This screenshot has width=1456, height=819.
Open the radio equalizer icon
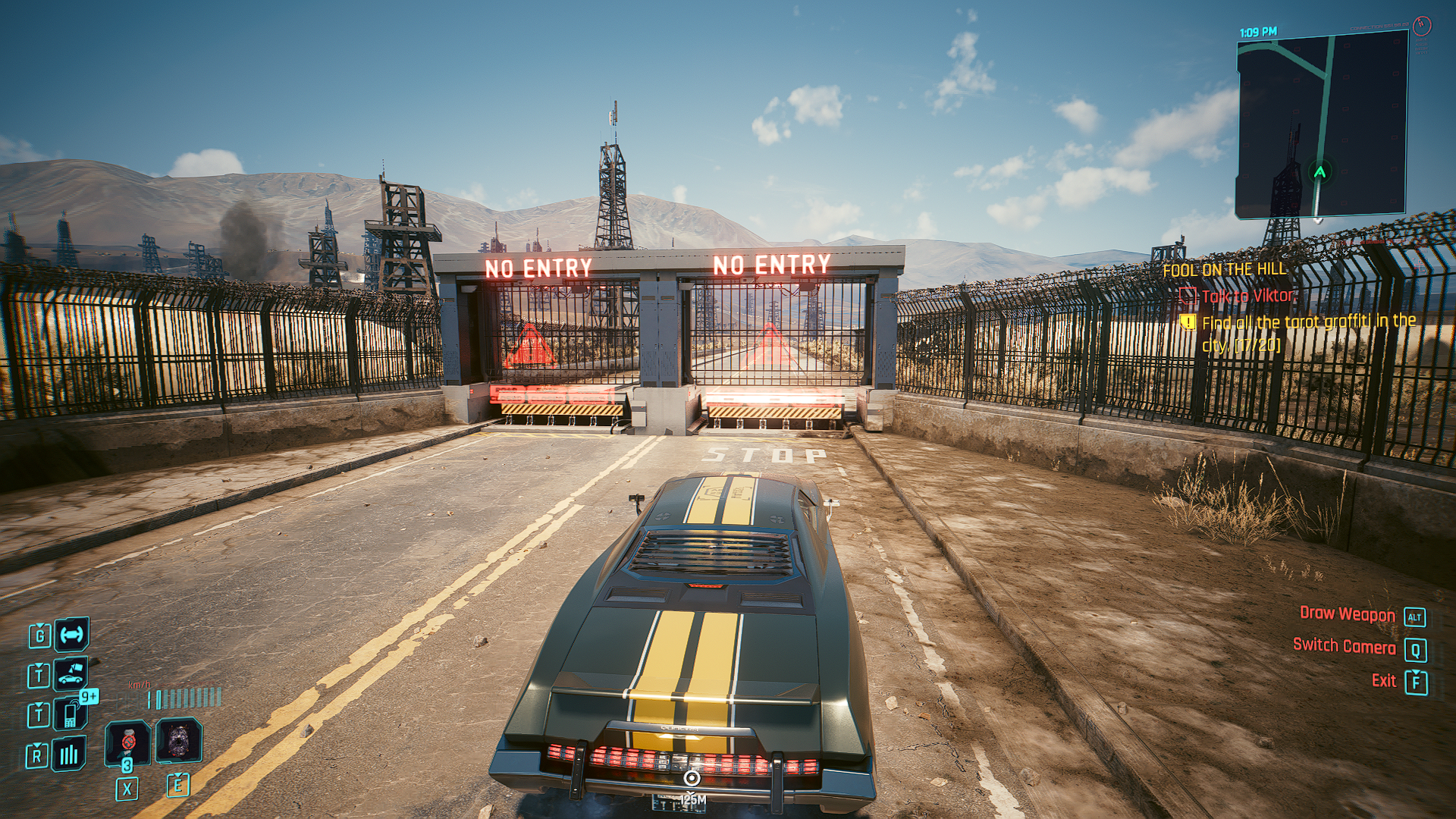pyautogui.click(x=69, y=754)
